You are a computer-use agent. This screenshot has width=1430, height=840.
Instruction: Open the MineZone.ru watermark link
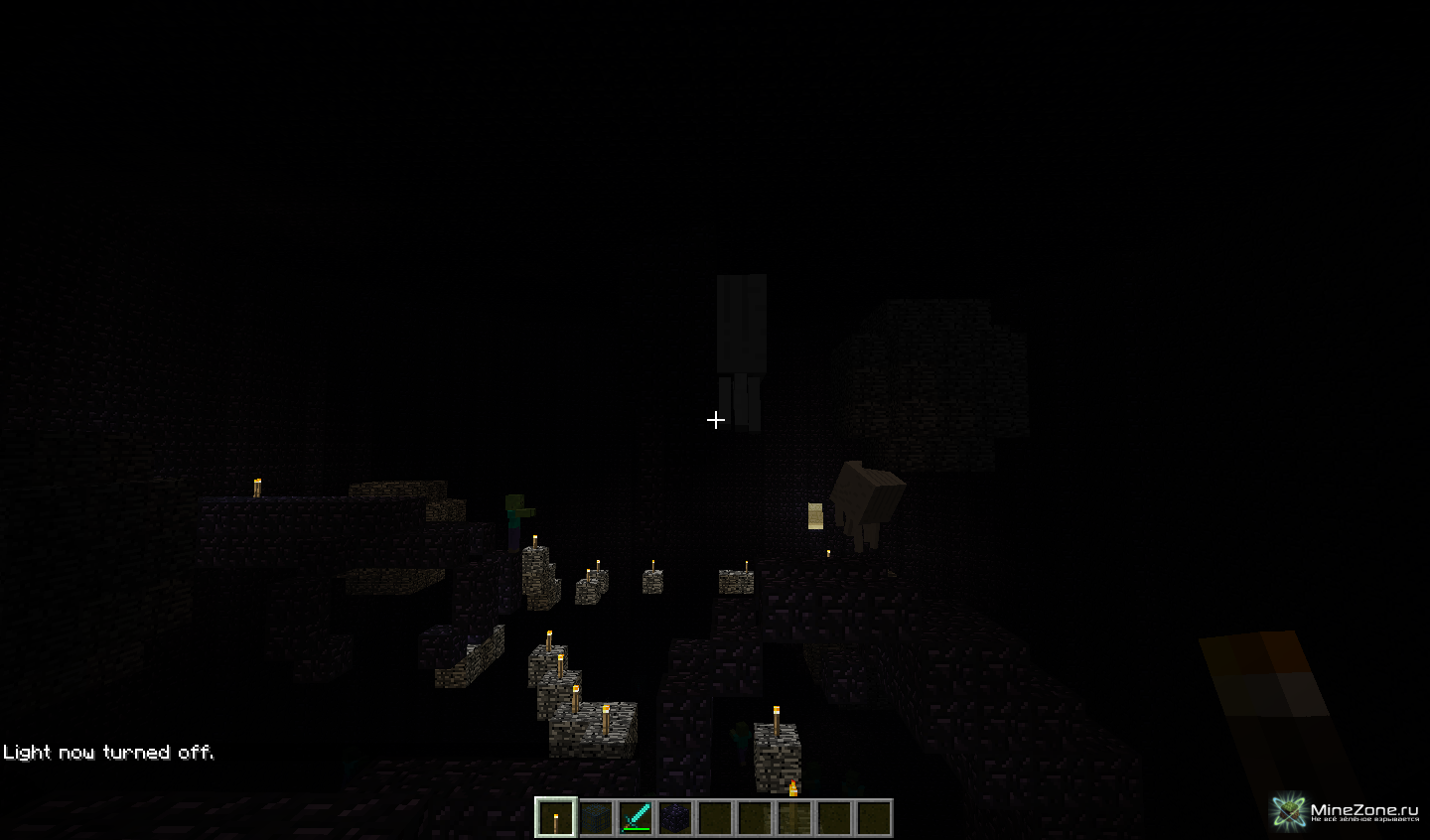click(1349, 811)
